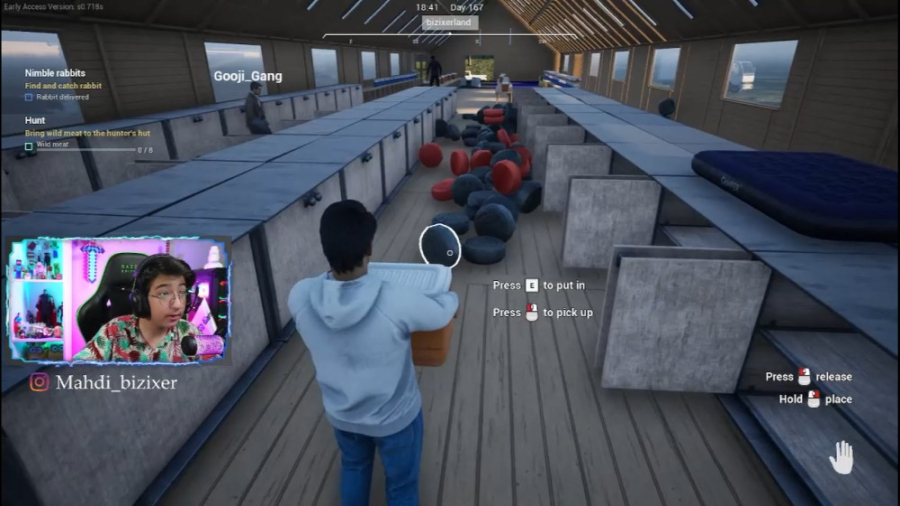Click the bizixerland compass location label
The image size is (900, 506).
(450, 22)
